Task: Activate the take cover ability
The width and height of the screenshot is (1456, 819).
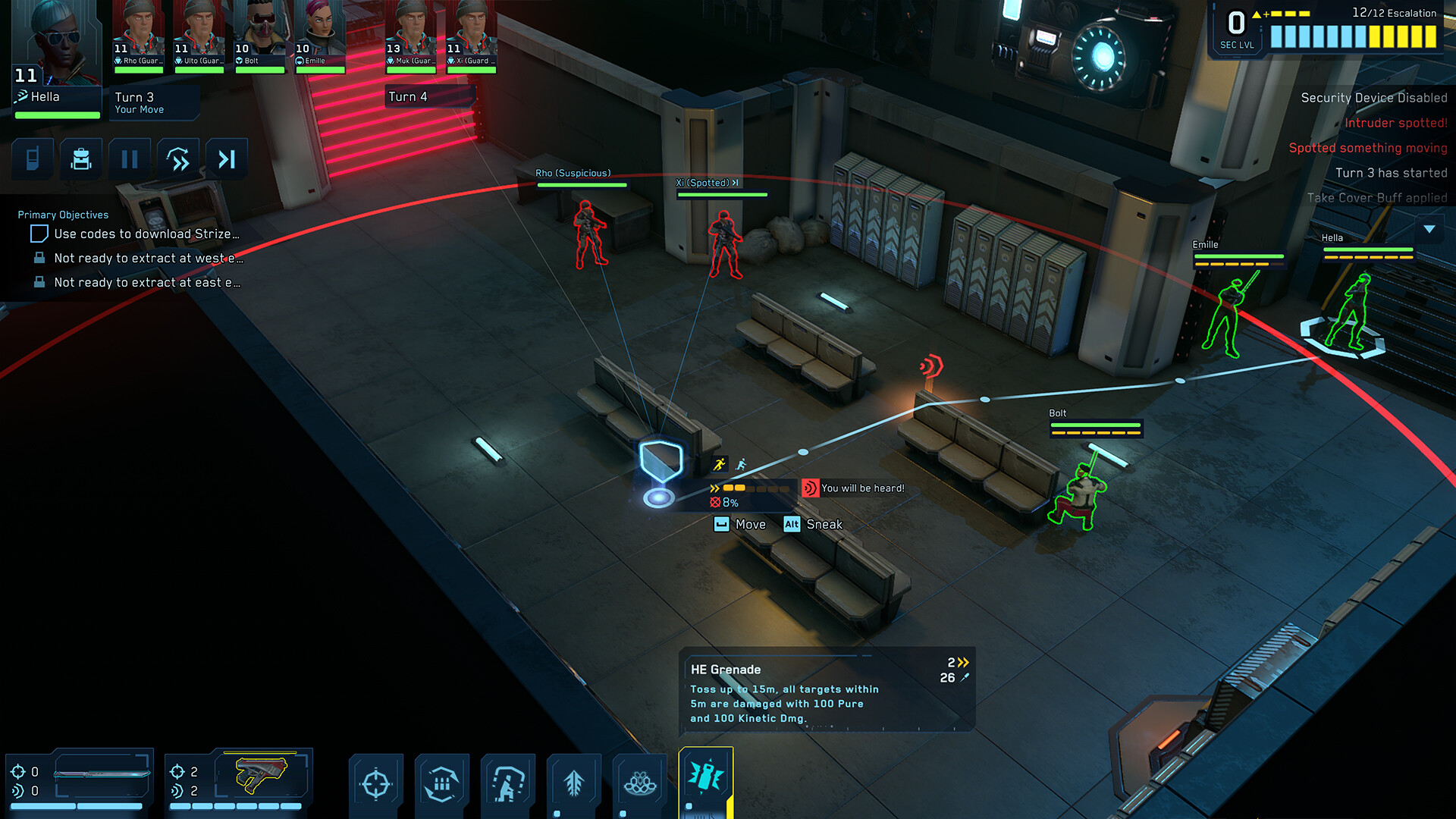Action: click(508, 784)
